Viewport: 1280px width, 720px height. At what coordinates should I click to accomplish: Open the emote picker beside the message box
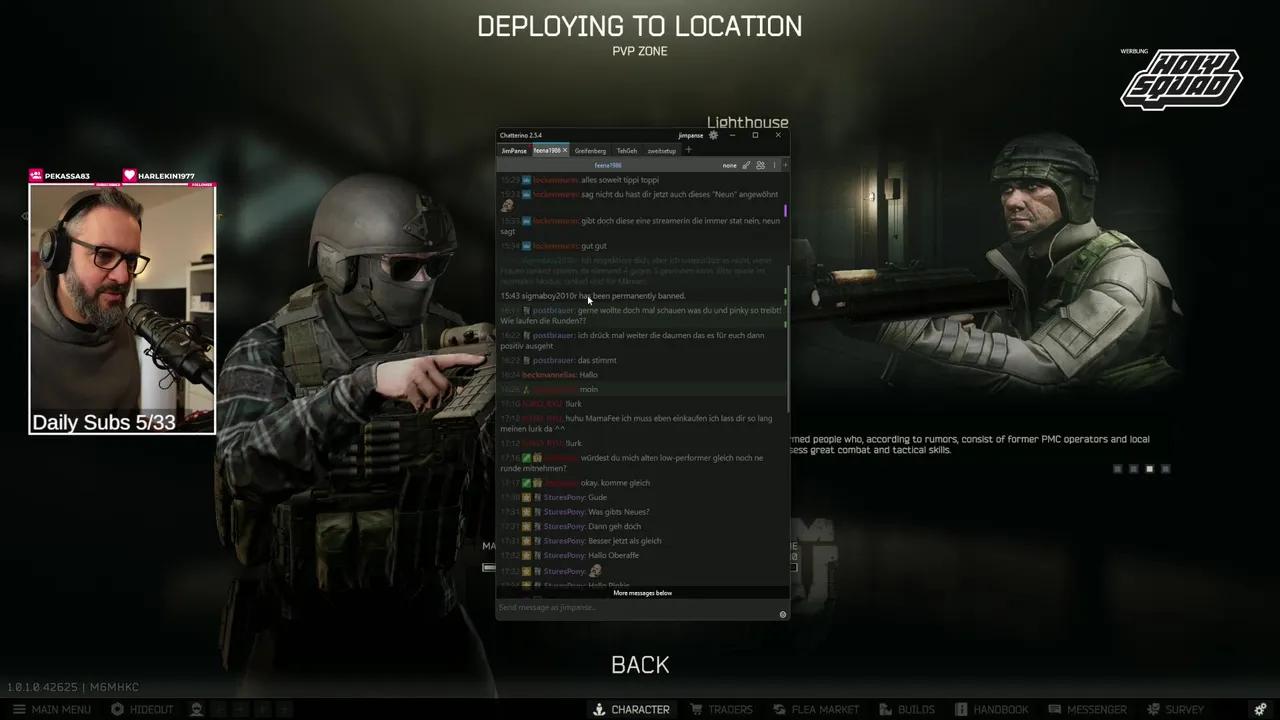pyautogui.click(x=783, y=614)
